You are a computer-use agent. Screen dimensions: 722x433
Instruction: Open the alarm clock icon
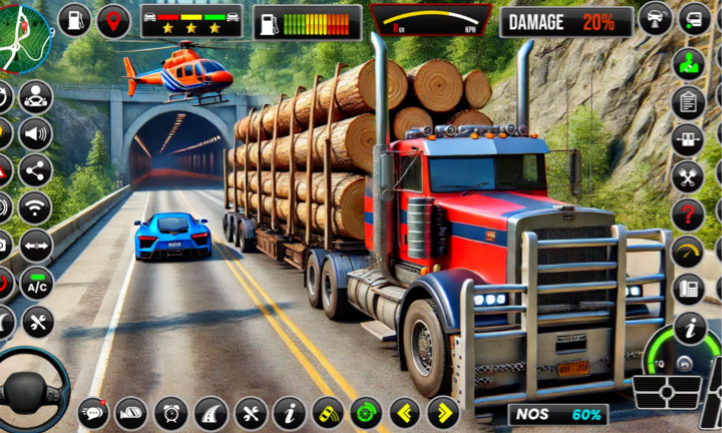pyautogui.click(x=170, y=412)
